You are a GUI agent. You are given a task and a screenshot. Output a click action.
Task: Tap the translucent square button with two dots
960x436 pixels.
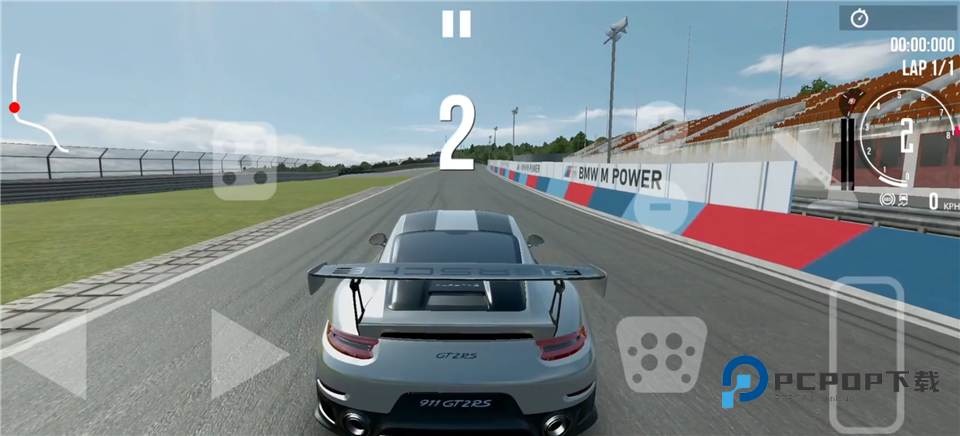(245, 162)
